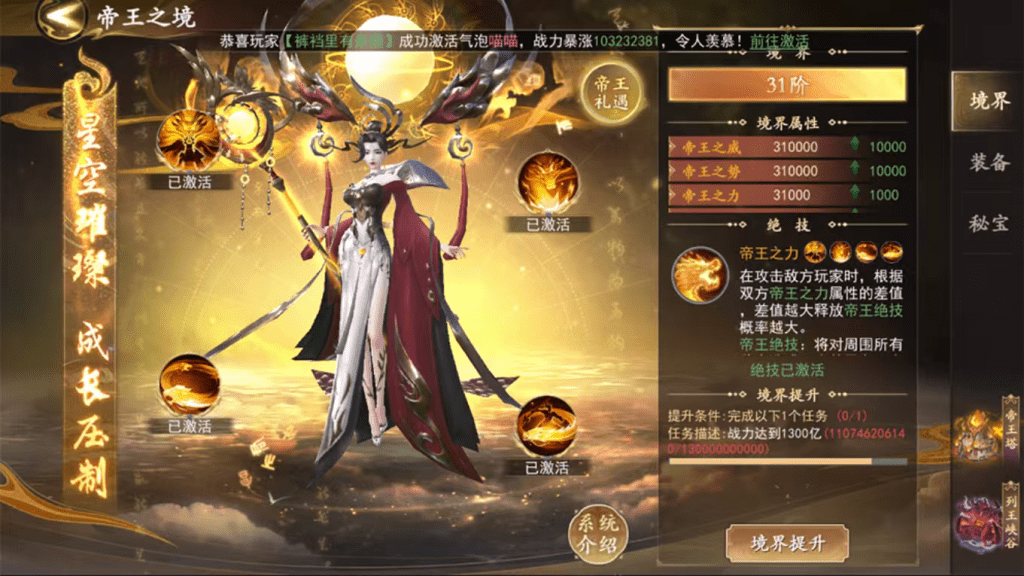This screenshot has height=576, width=1024.
Task: Open the 系统介绍 info button
Action: pyautogui.click(x=594, y=531)
